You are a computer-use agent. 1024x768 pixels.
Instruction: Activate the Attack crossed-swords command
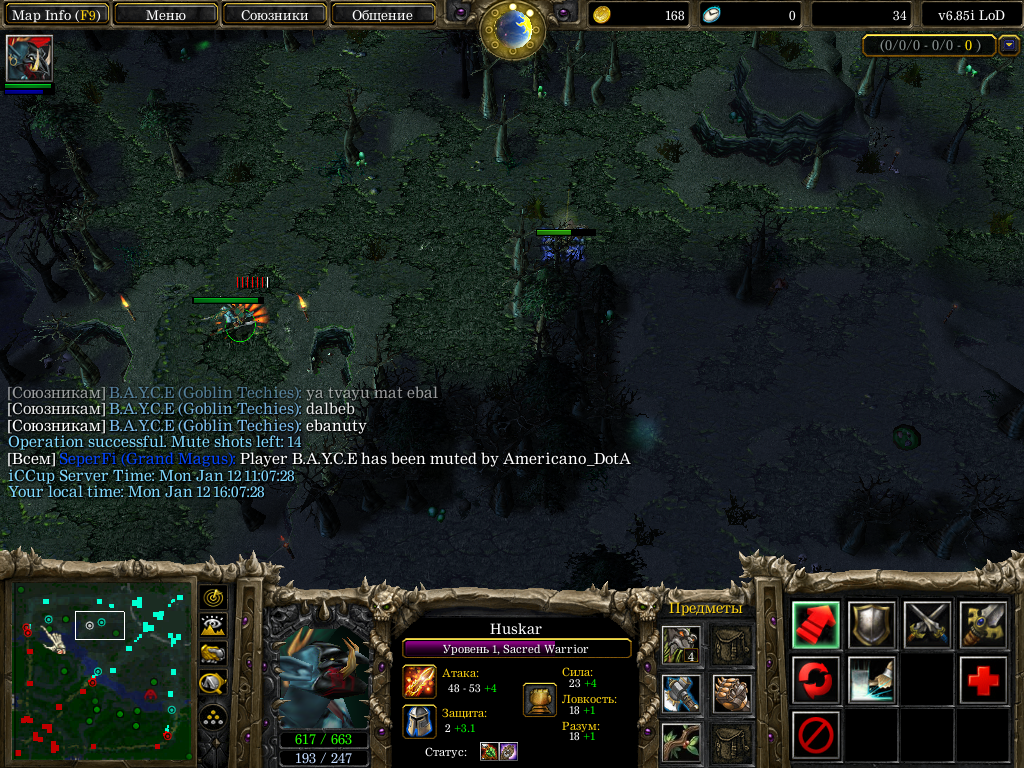click(927, 624)
